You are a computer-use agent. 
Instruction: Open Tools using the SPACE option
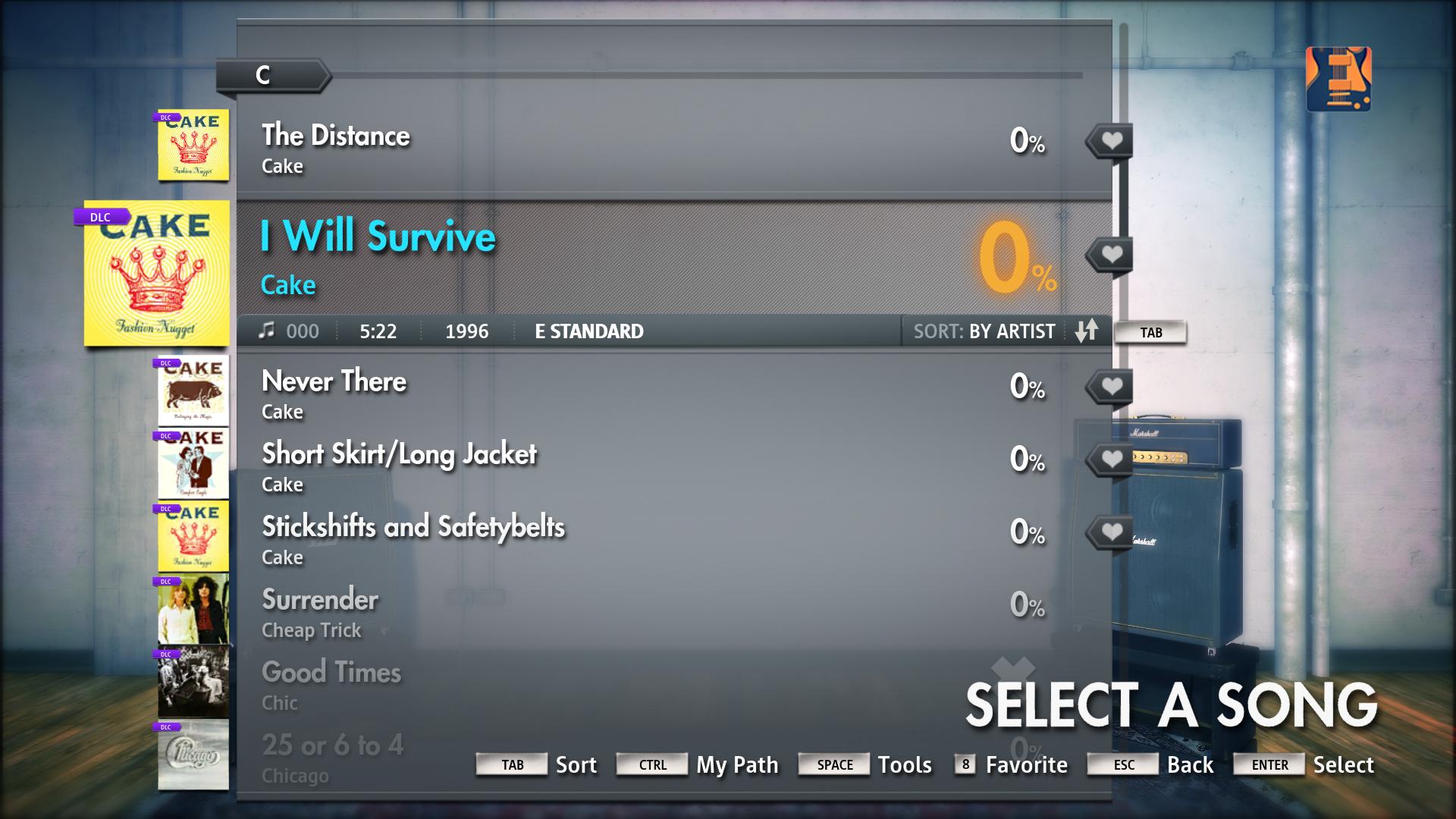[834, 764]
